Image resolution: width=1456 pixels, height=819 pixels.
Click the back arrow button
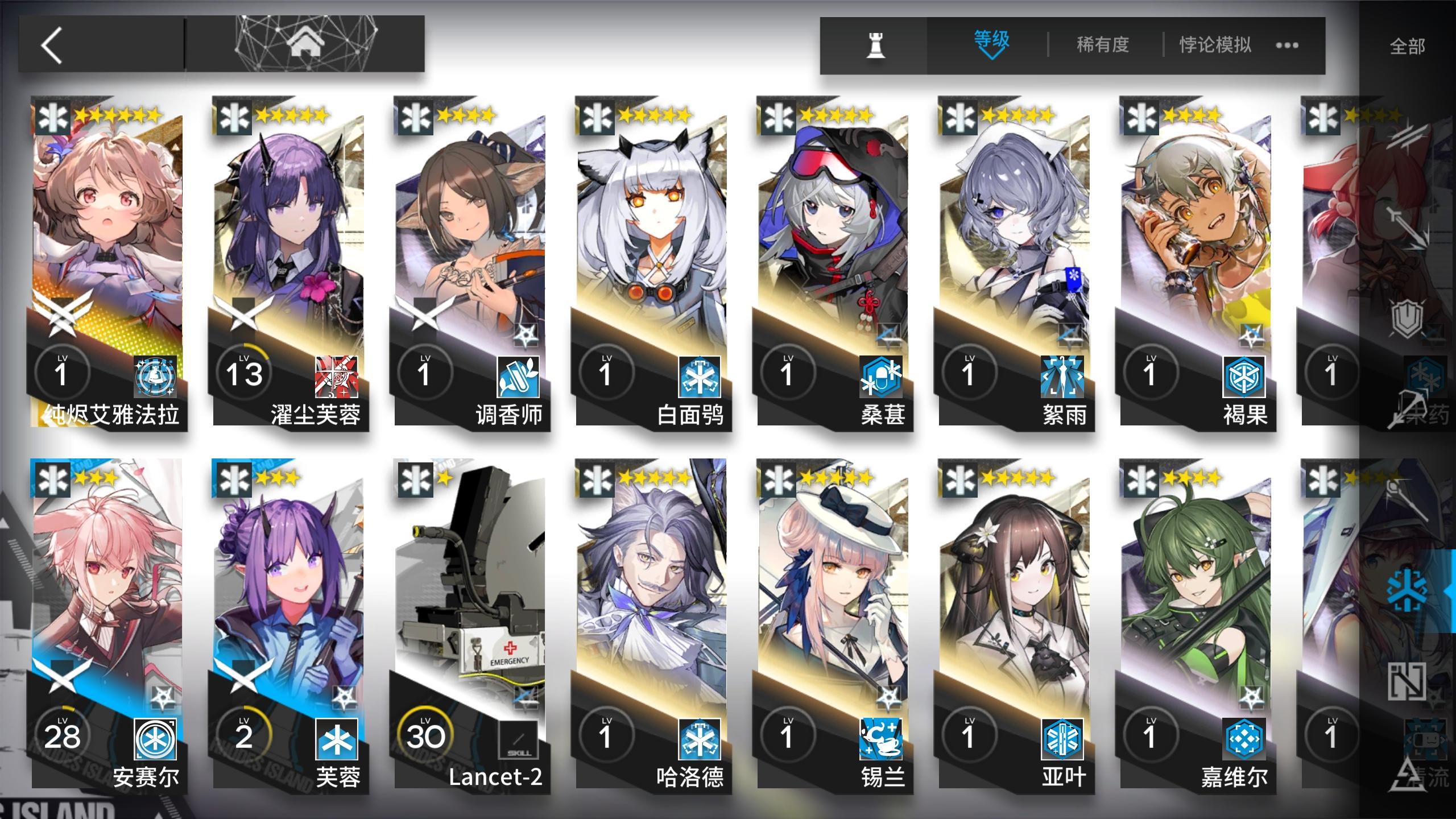(51, 45)
